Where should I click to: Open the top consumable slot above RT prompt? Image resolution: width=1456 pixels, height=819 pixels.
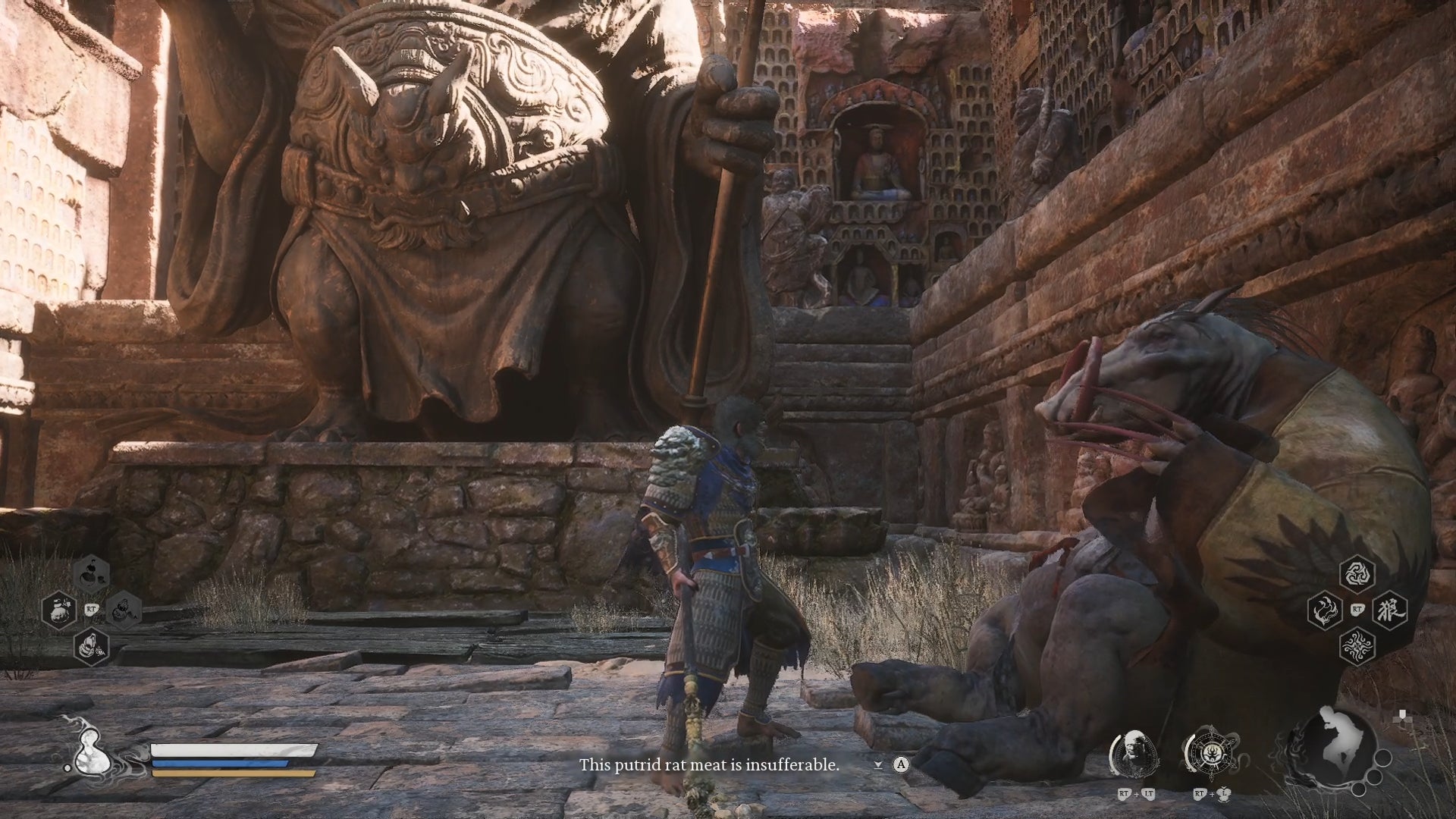tap(91, 575)
